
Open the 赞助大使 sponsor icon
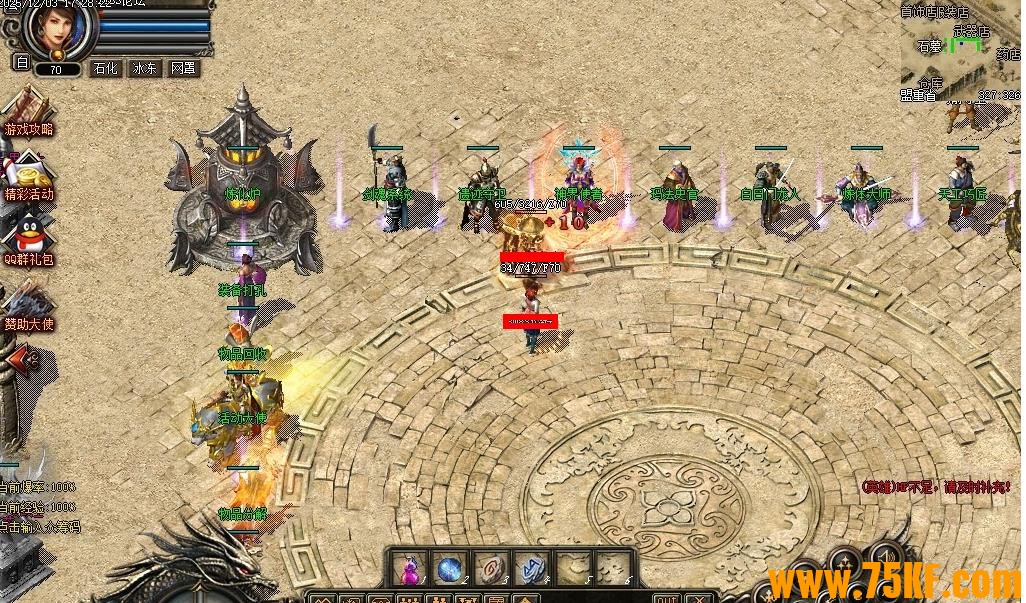click(27, 305)
